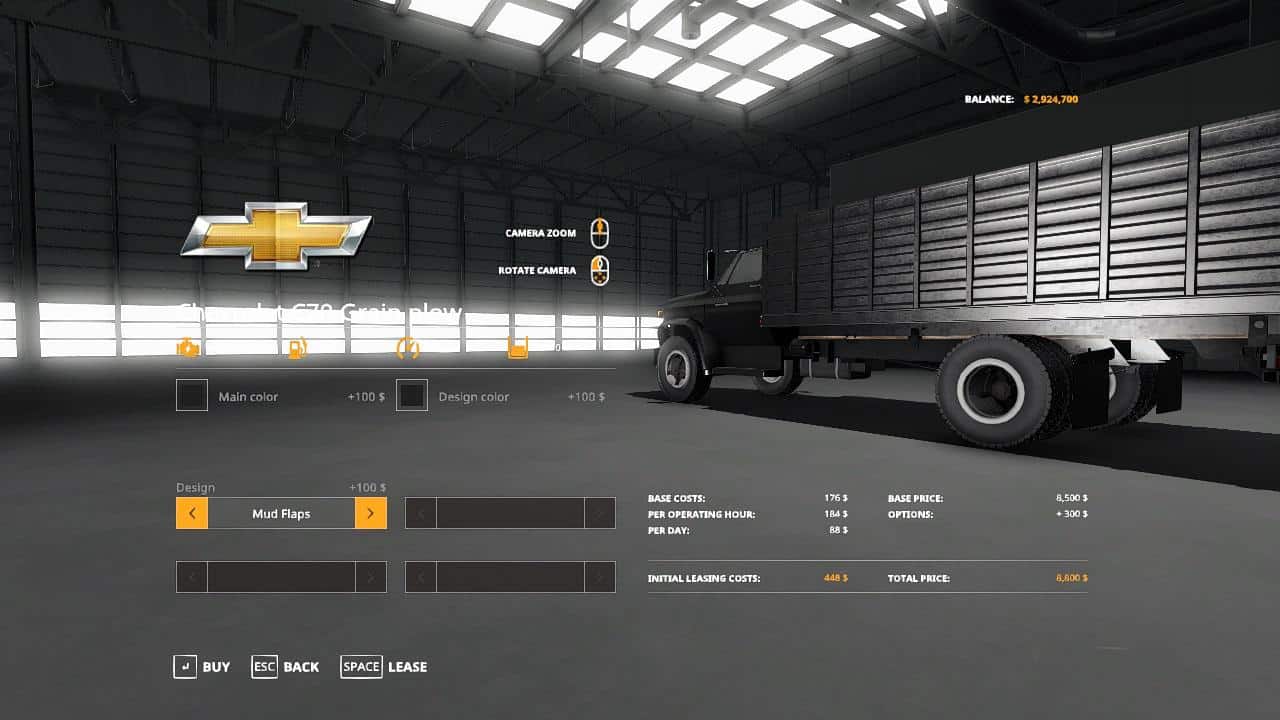Expand the empty configuration selector below Design
1280x720 pixels.
pos(280,576)
